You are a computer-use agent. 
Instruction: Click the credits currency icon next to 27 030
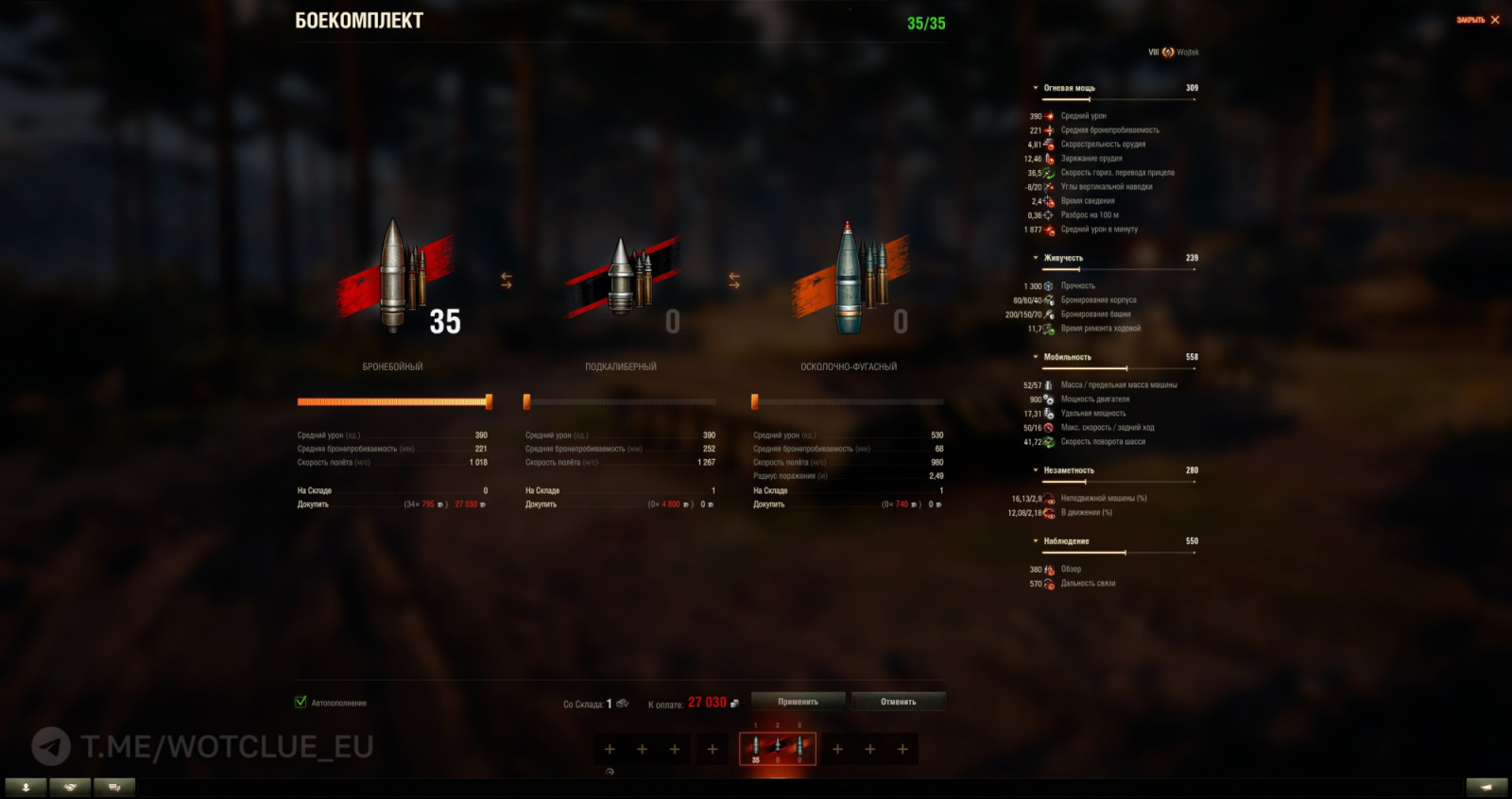tap(736, 702)
